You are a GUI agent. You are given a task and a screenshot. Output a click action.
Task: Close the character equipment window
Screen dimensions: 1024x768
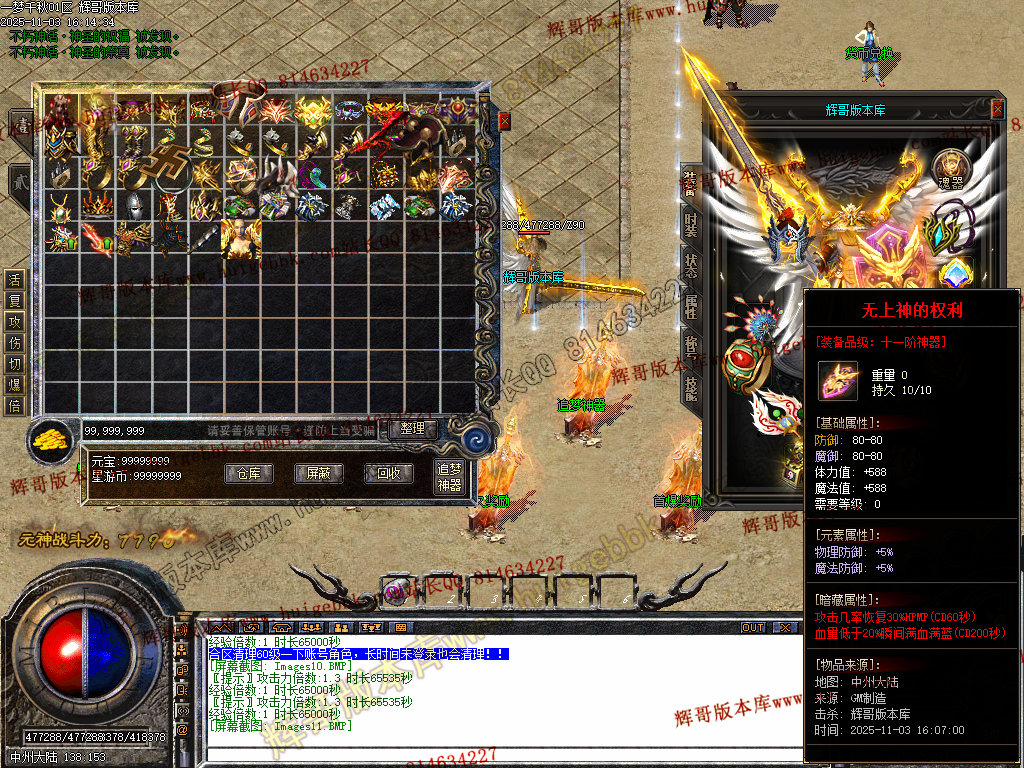(997, 109)
